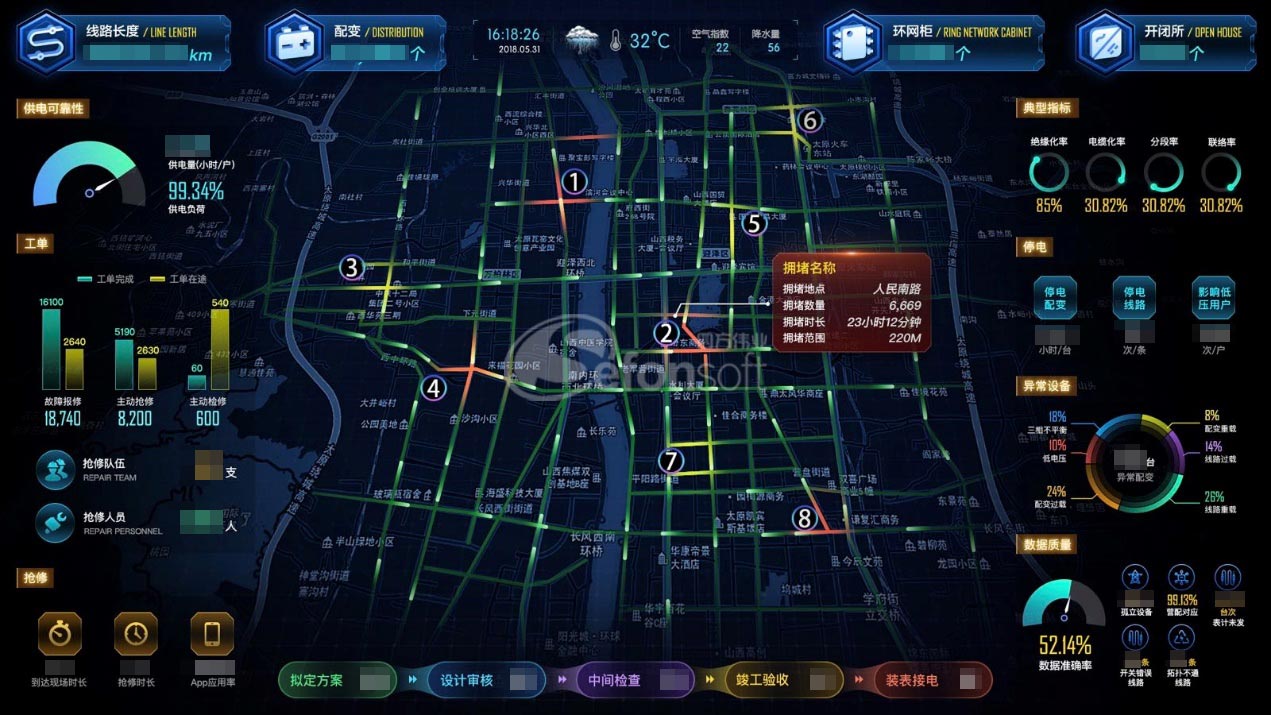The height and width of the screenshot is (715, 1271).
Task: Click the Repair Team icon
Action: click(54, 470)
